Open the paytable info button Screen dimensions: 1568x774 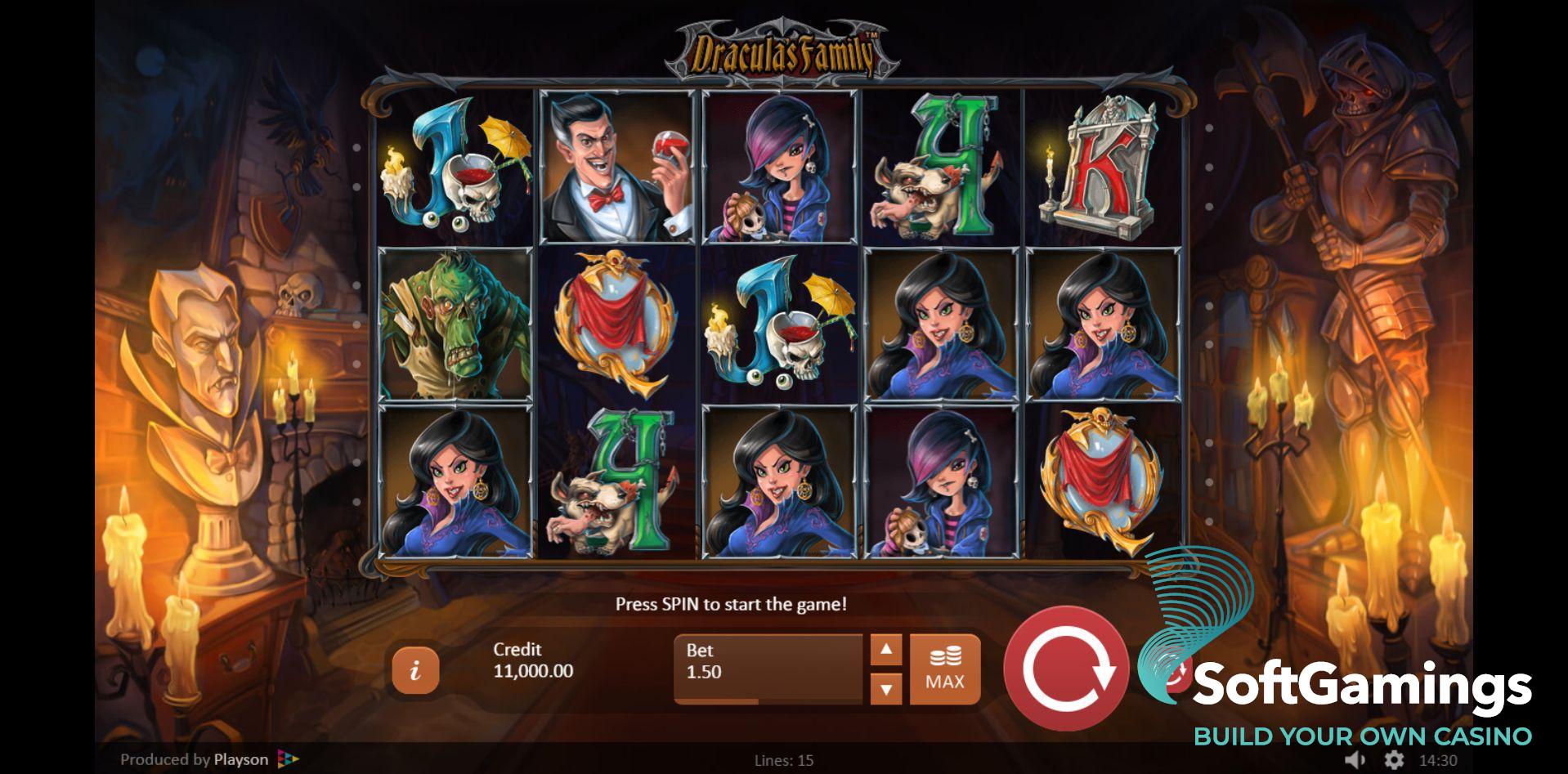coord(415,670)
